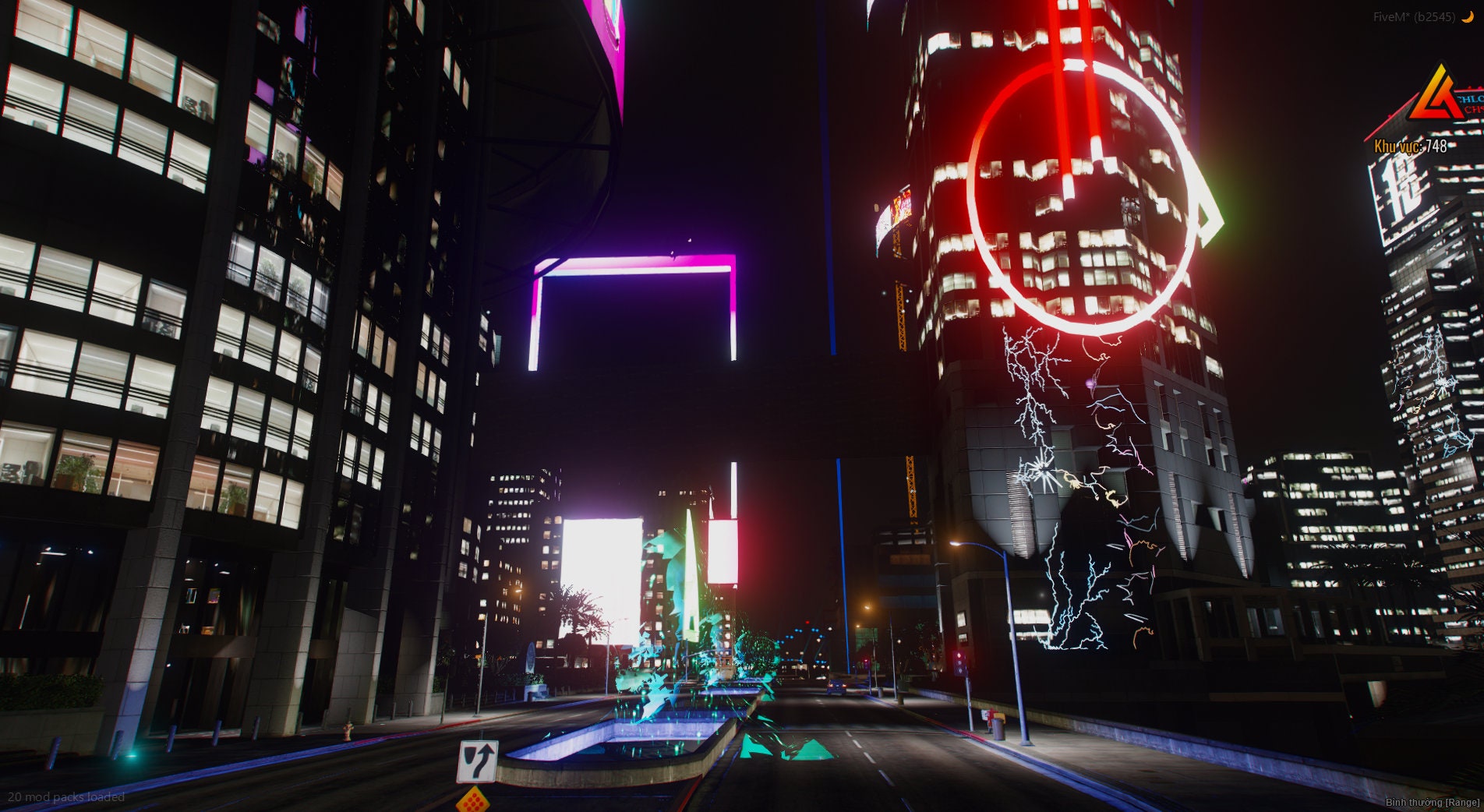Select the yellow caution sign near the road

(x=473, y=800)
